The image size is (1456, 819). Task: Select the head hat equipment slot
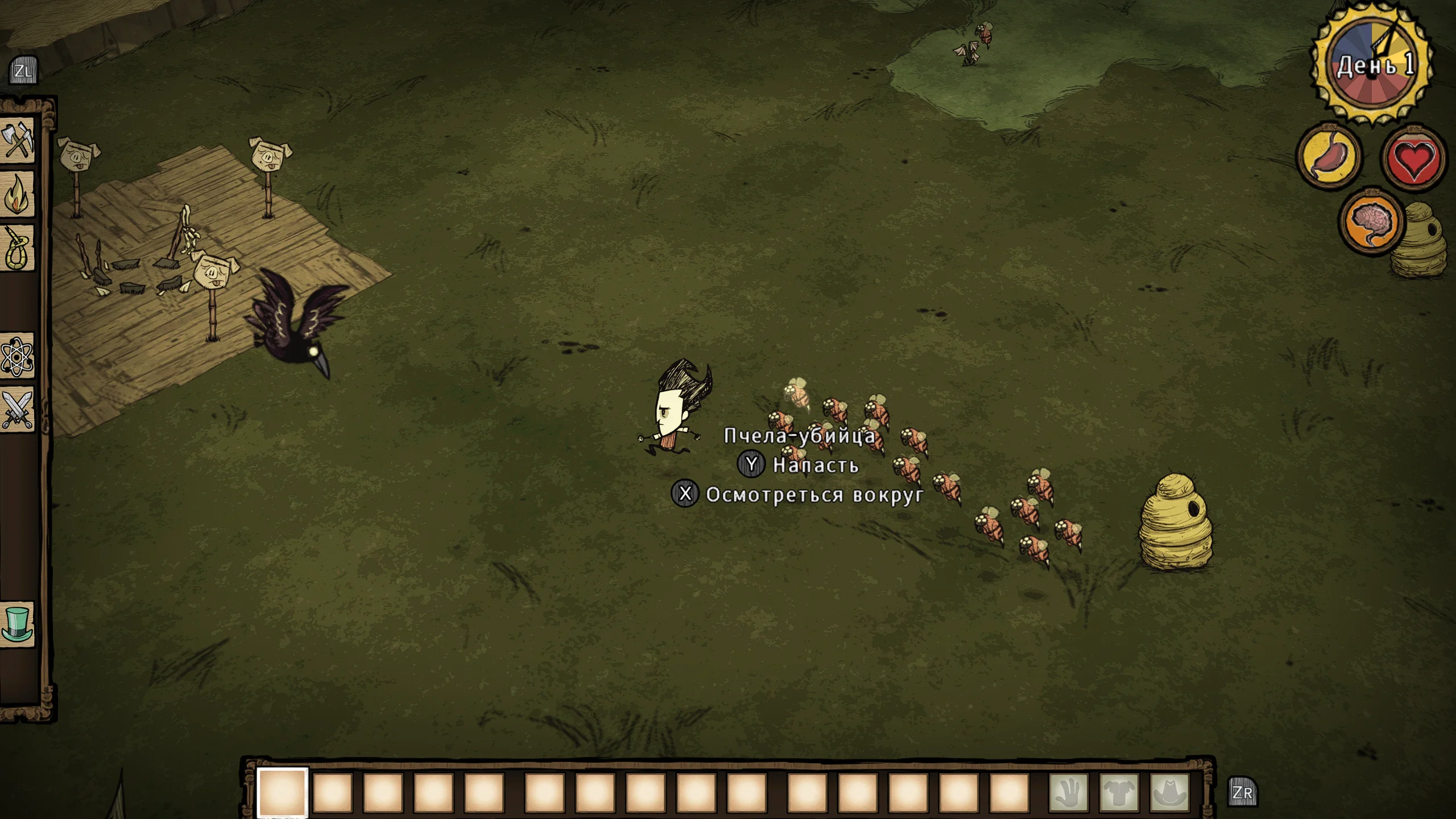click(1170, 792)
